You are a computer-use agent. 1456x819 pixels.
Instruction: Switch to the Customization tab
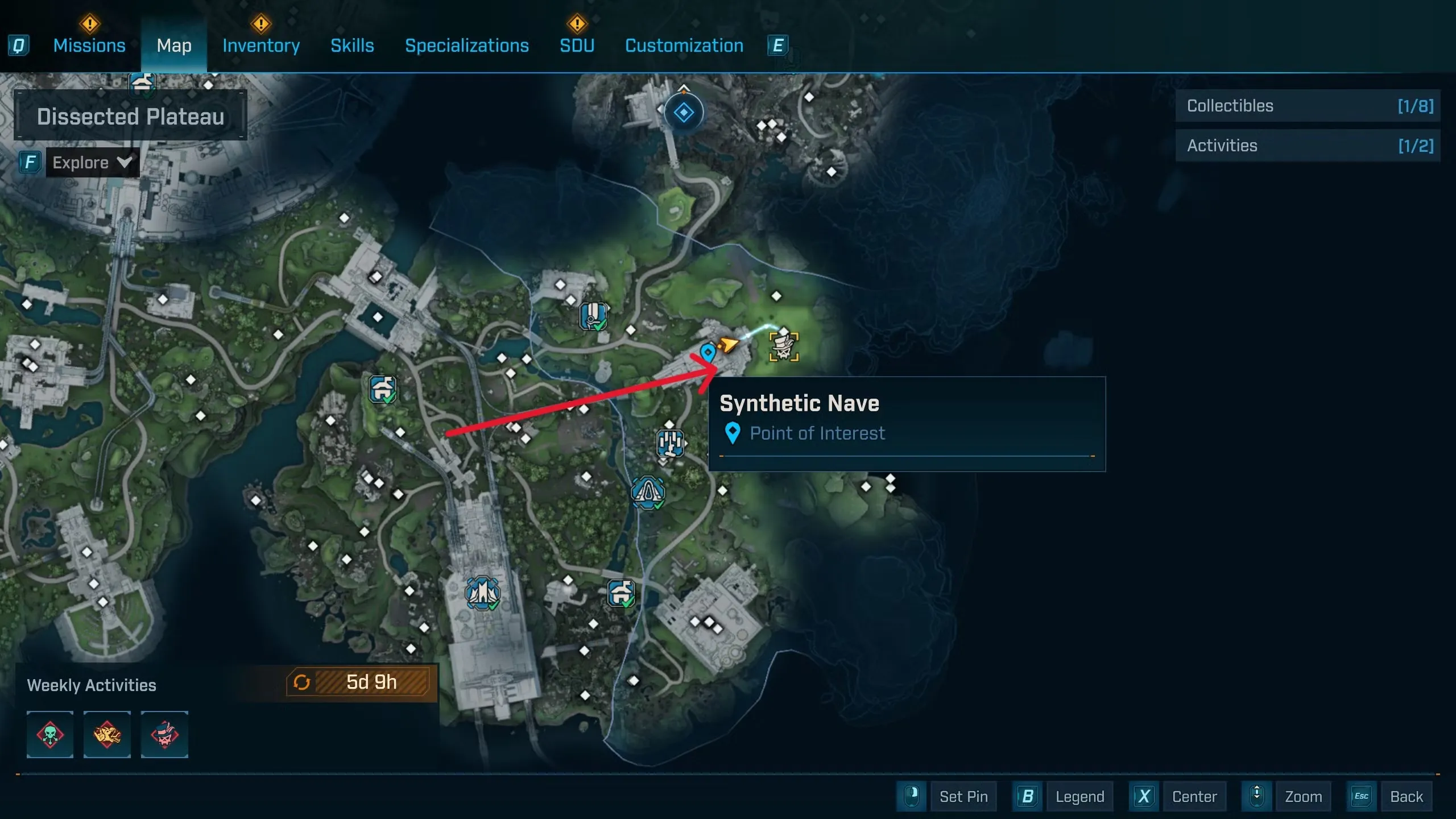(684, 45)
